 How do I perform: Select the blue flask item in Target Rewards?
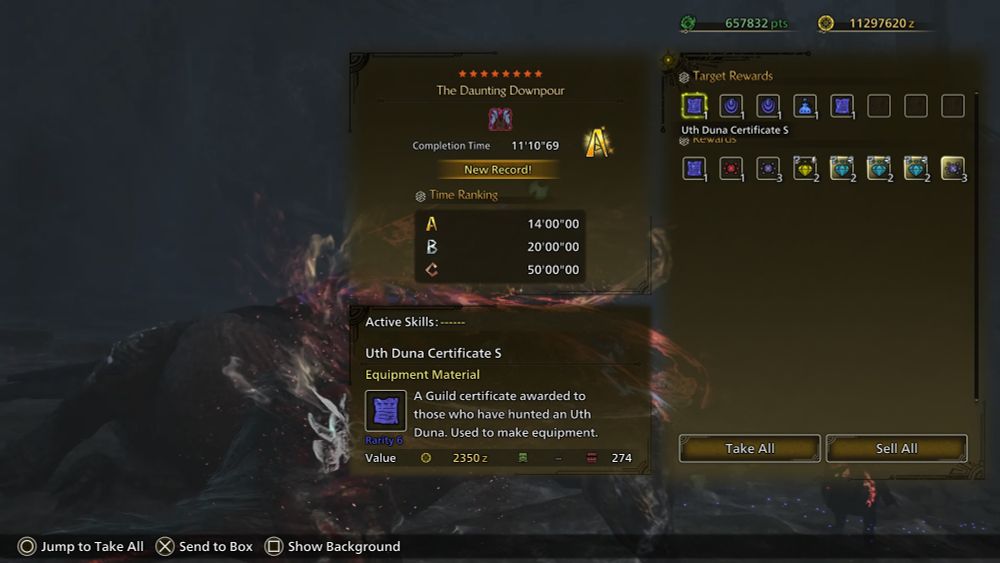pyautogui.click(x=805, y=106)
